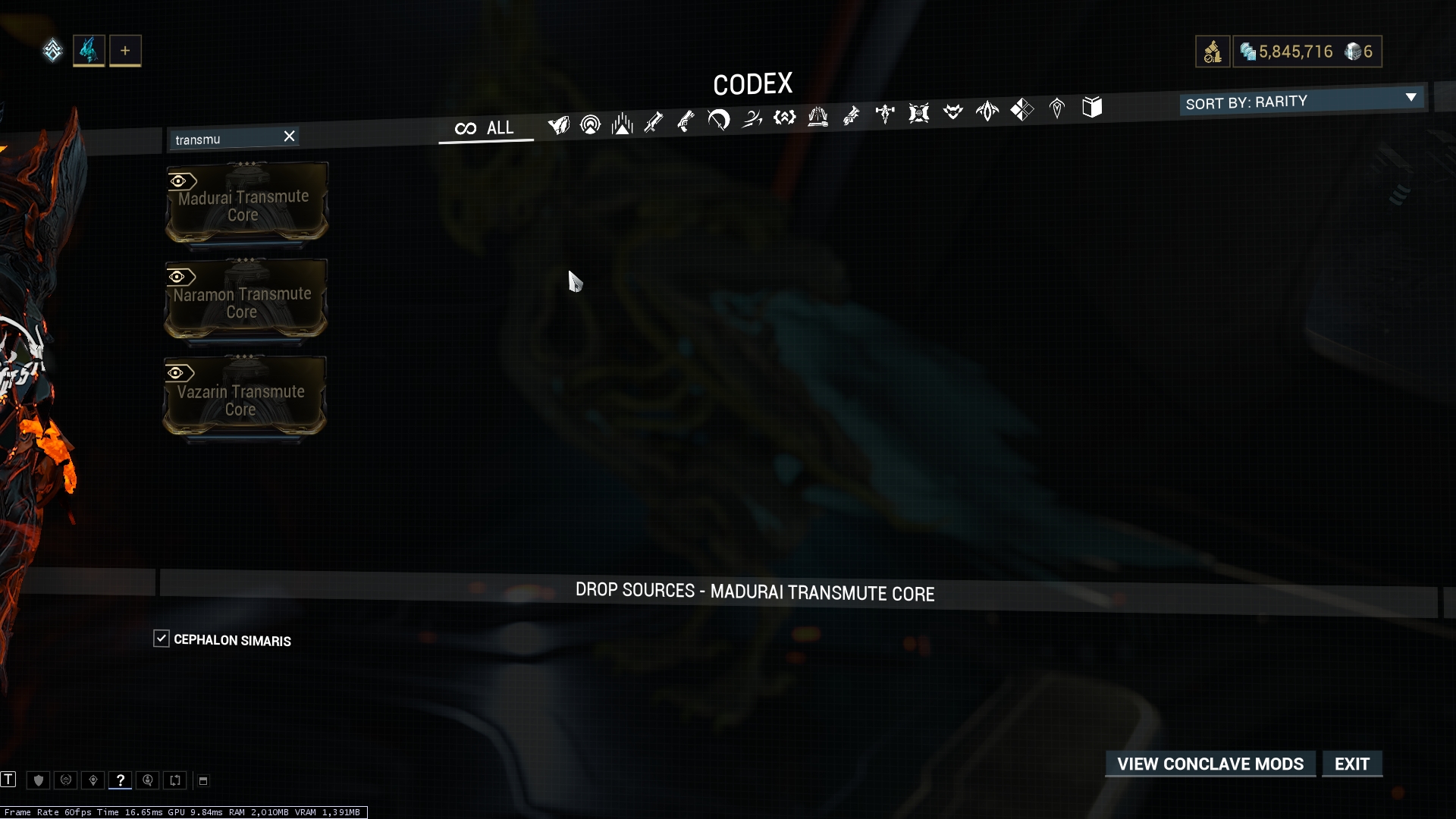1456x819 pixels.
Task: Switch to the ALL category tab
Action: click(485, 127)
